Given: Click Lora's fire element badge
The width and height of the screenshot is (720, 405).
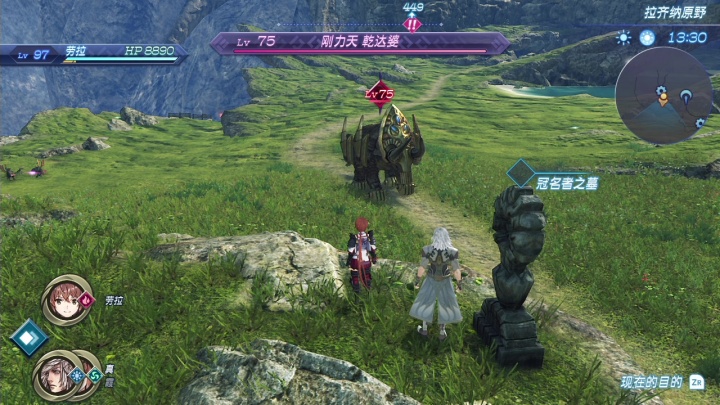Looking at the screenshot, I should click(x=86, y=298).
